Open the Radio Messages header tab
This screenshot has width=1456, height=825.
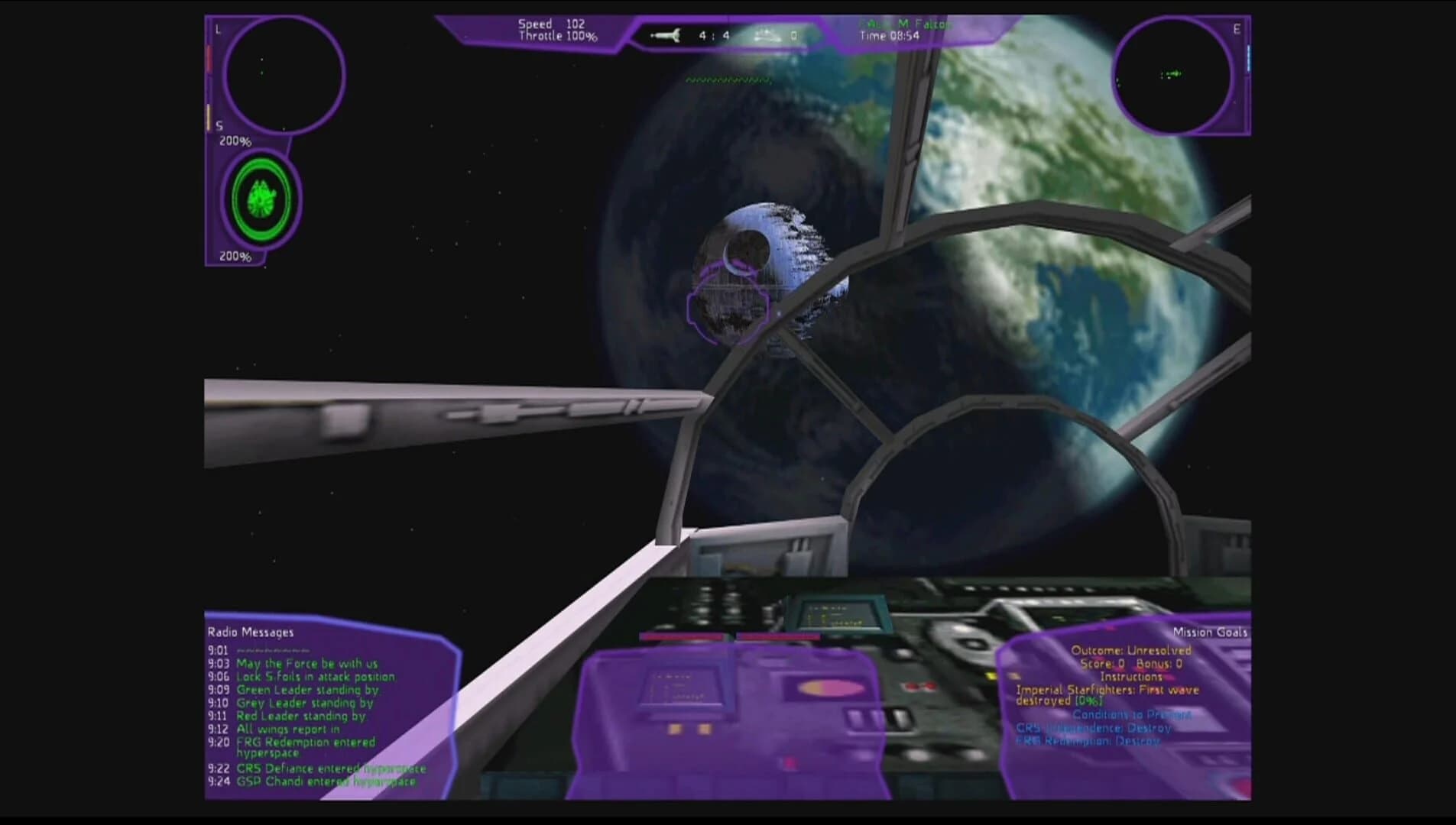coord(250,632)
